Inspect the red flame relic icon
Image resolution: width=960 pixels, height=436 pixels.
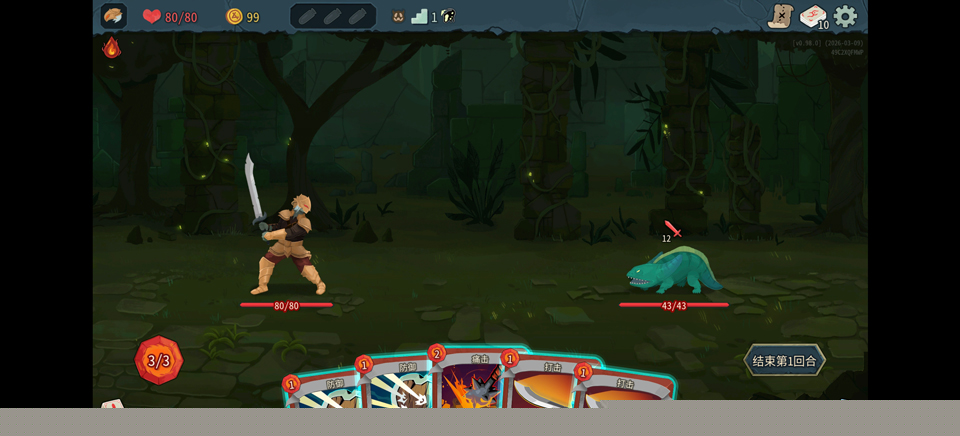(112, 47)
